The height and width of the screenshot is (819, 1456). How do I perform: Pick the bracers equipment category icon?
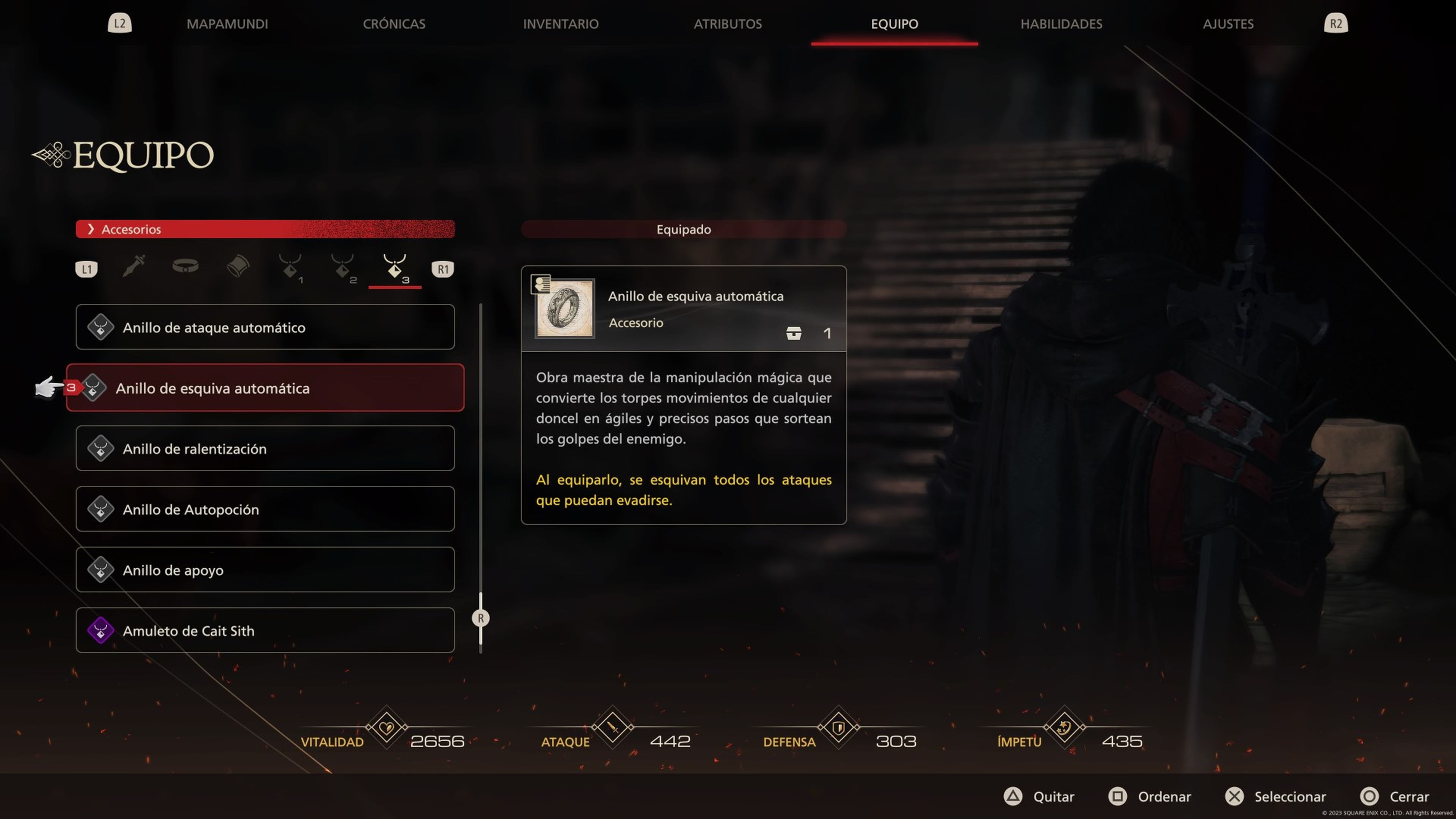click(x=238, y=266)
